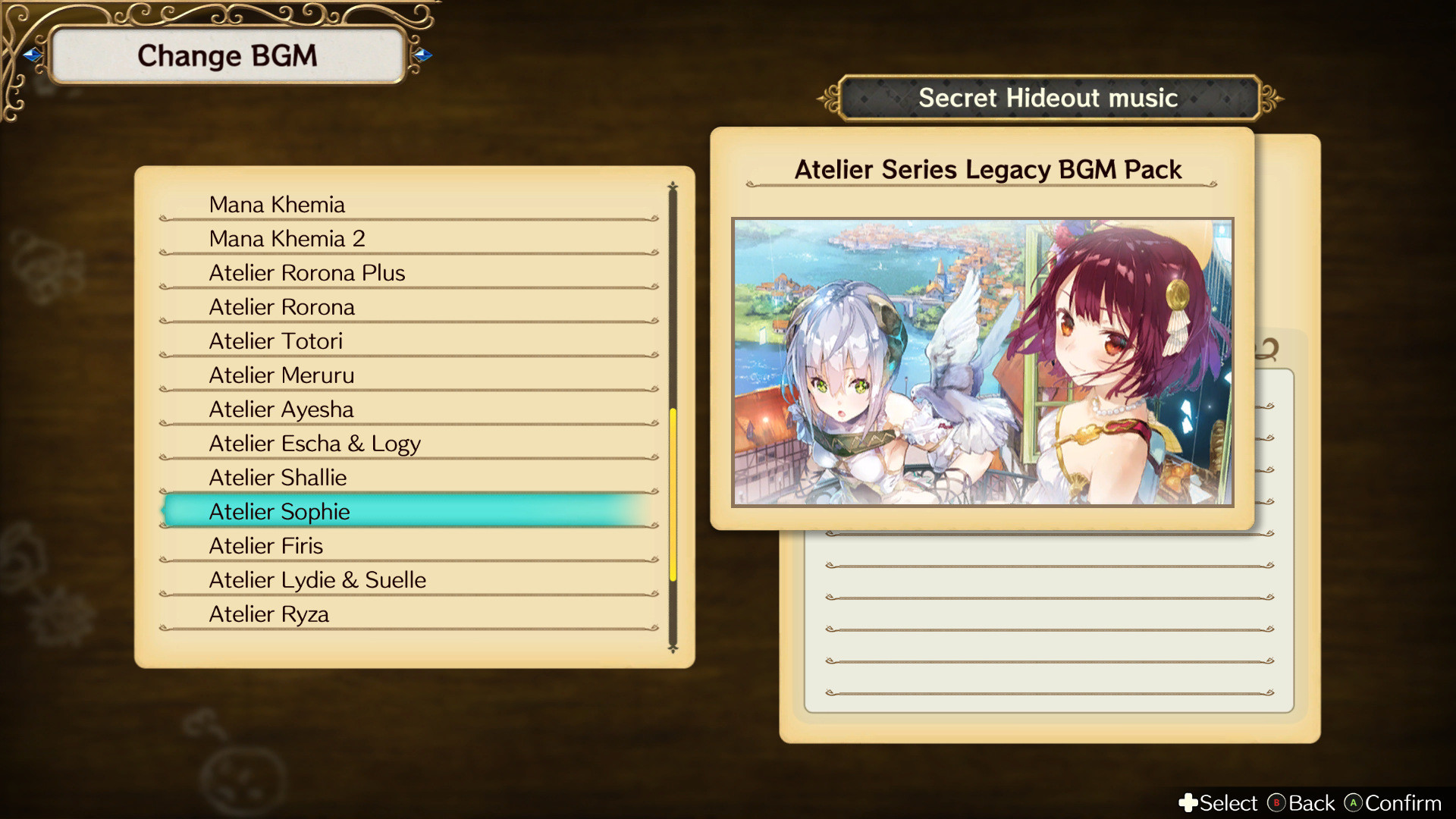The width and height of the screenshot is (1456, 819).
Task: Select the Atelier Sophie BGM entry
Action: [x=278, y=511]
